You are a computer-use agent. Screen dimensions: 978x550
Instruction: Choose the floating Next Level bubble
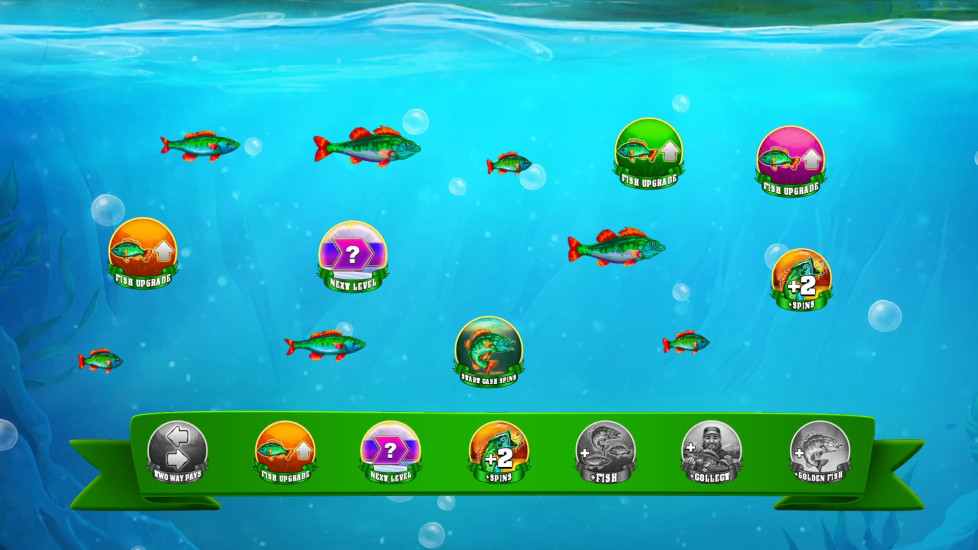coord(353,254)
